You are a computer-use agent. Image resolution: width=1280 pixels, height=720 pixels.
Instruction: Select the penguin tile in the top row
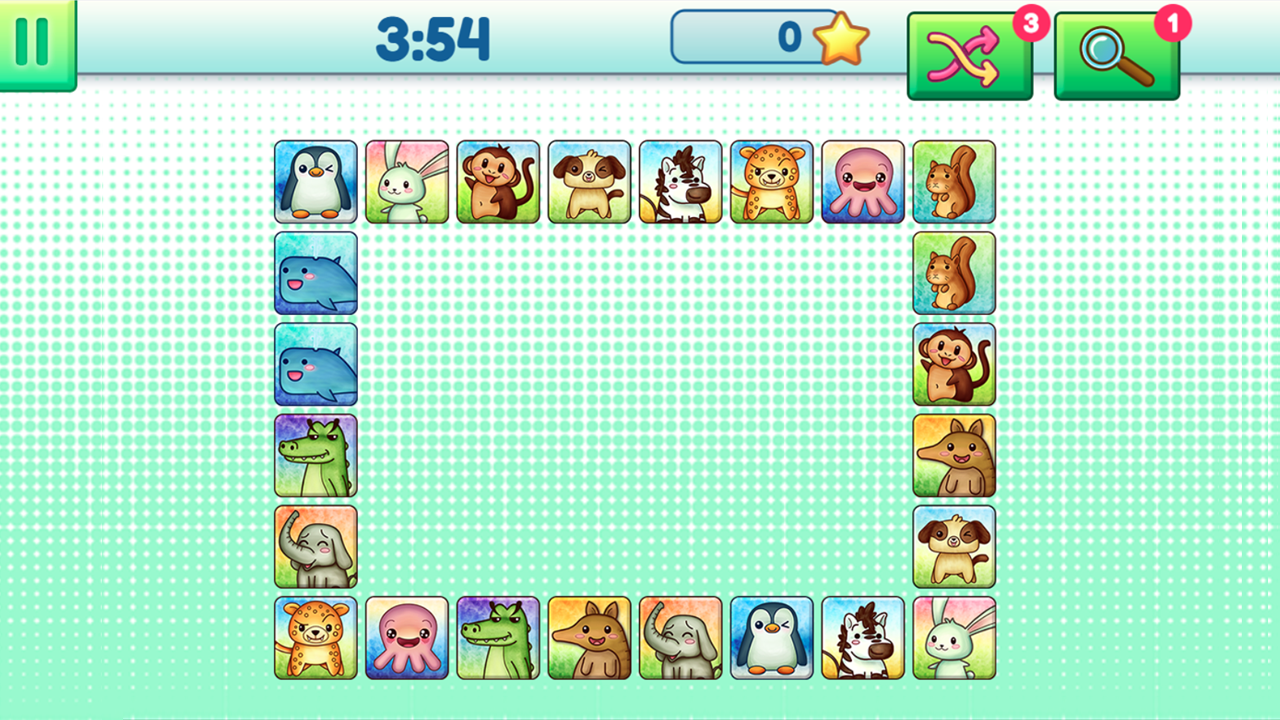click(x=315, y=182)
